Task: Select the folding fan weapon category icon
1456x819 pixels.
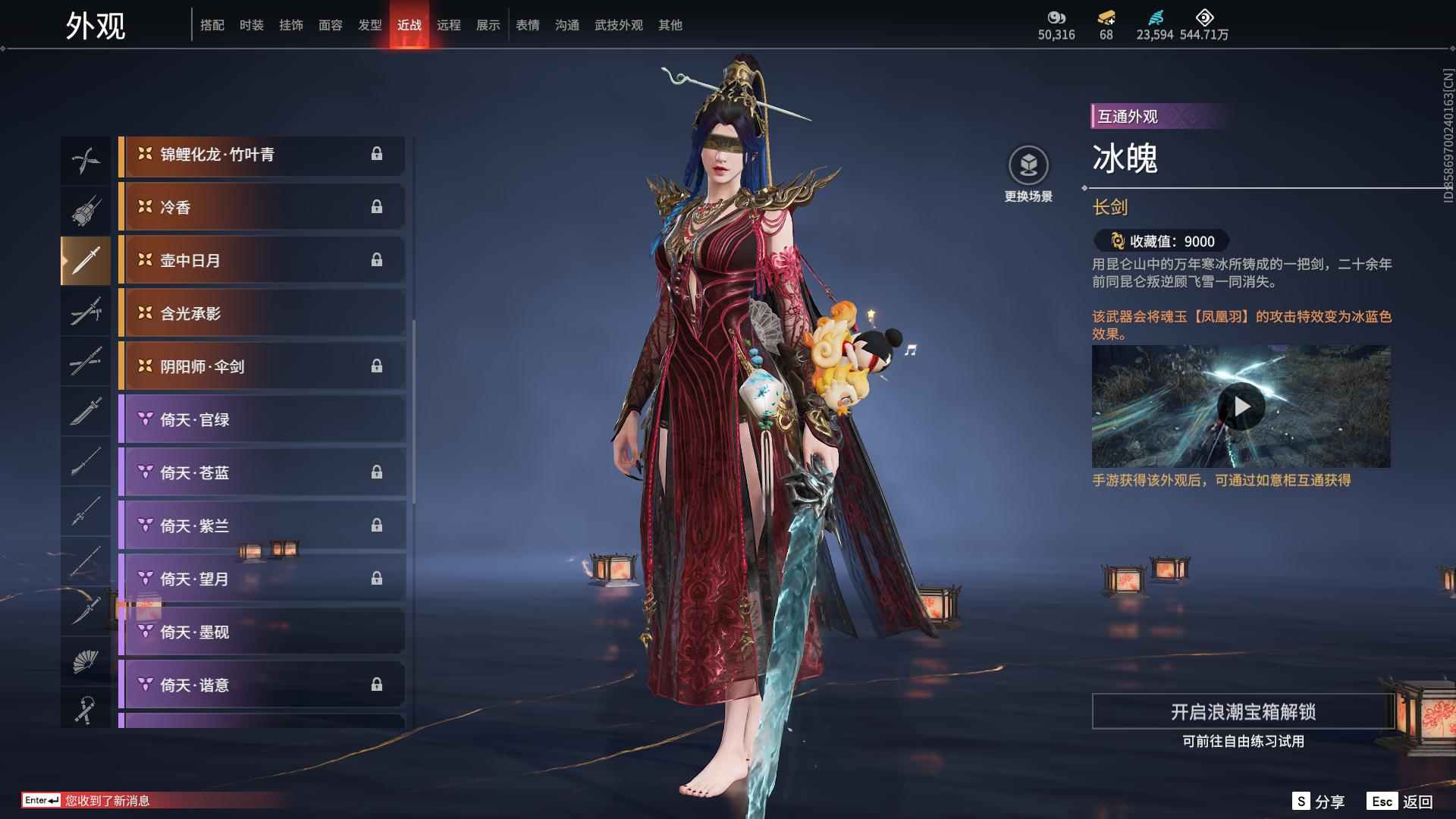Action: [x=86, y=661]
